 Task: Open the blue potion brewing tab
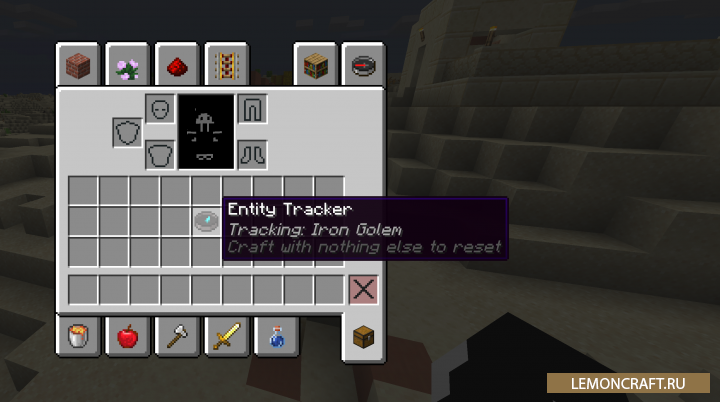coord(273,336)
